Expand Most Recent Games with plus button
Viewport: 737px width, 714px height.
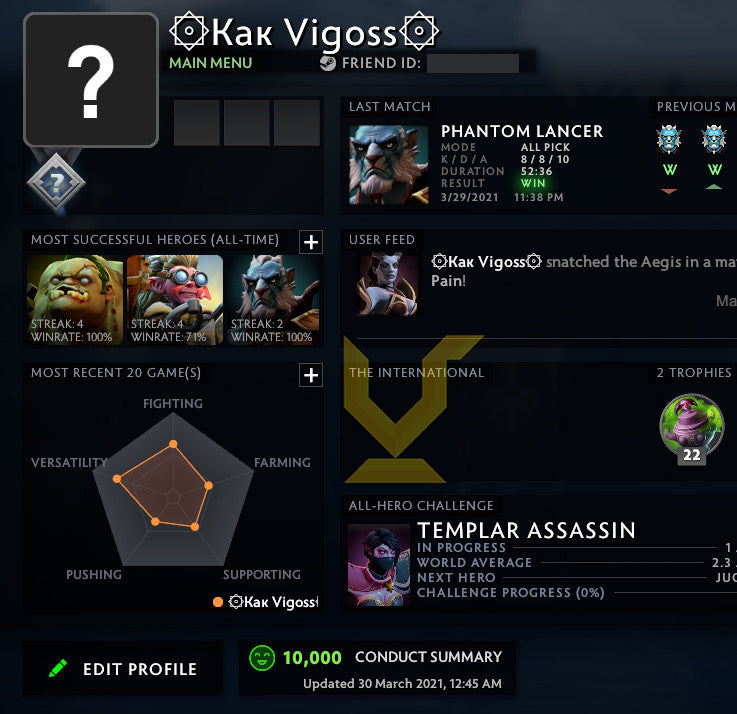point(311,375)
